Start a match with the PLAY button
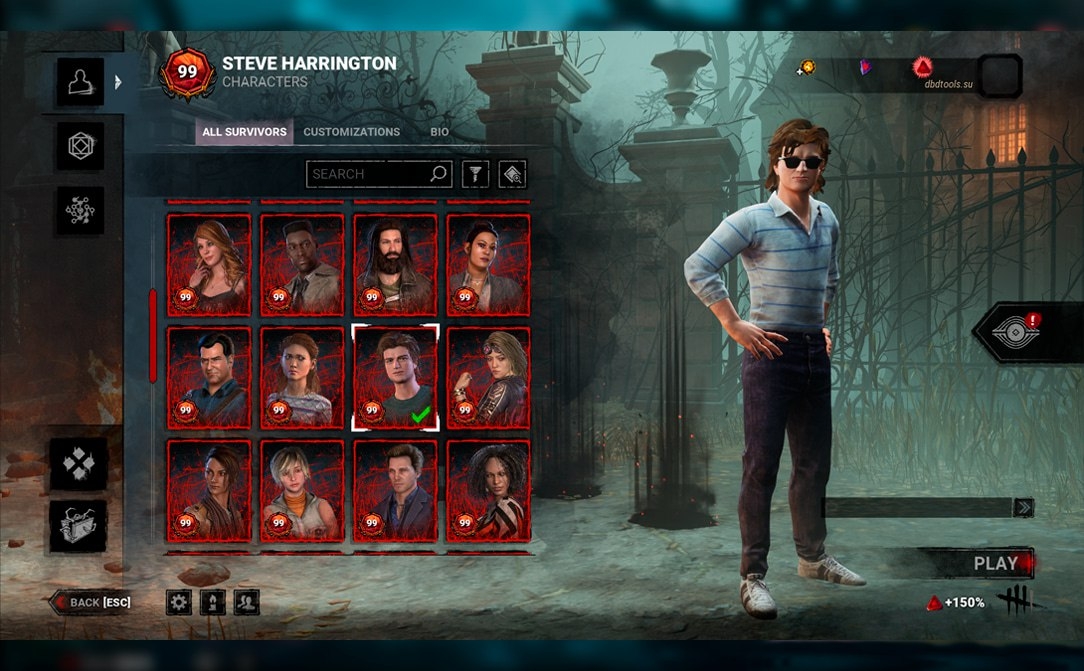 [993, 563]
